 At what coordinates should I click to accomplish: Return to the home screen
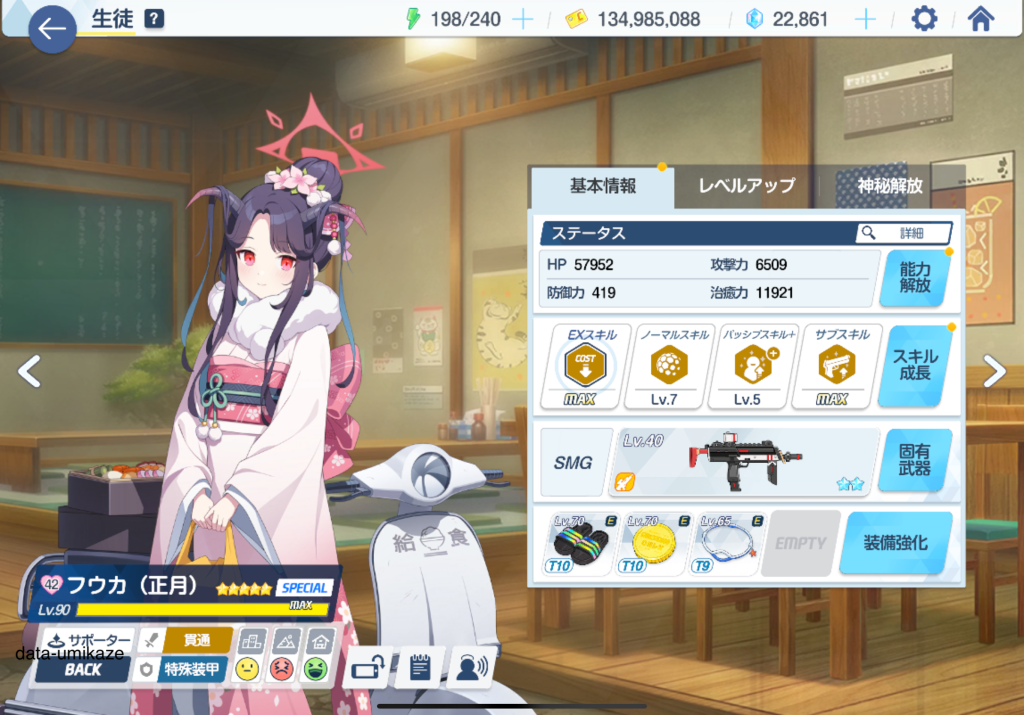point(981,19)
